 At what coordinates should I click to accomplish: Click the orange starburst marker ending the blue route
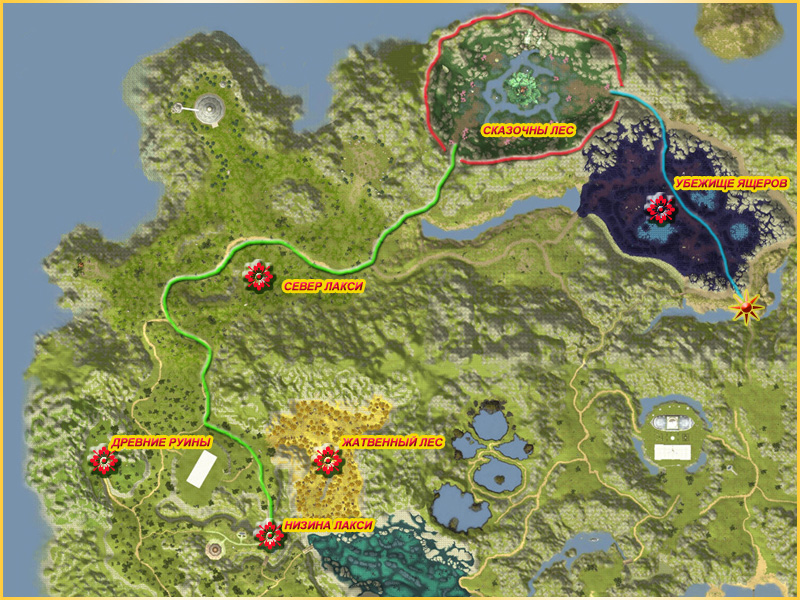(x=746, y=309)
